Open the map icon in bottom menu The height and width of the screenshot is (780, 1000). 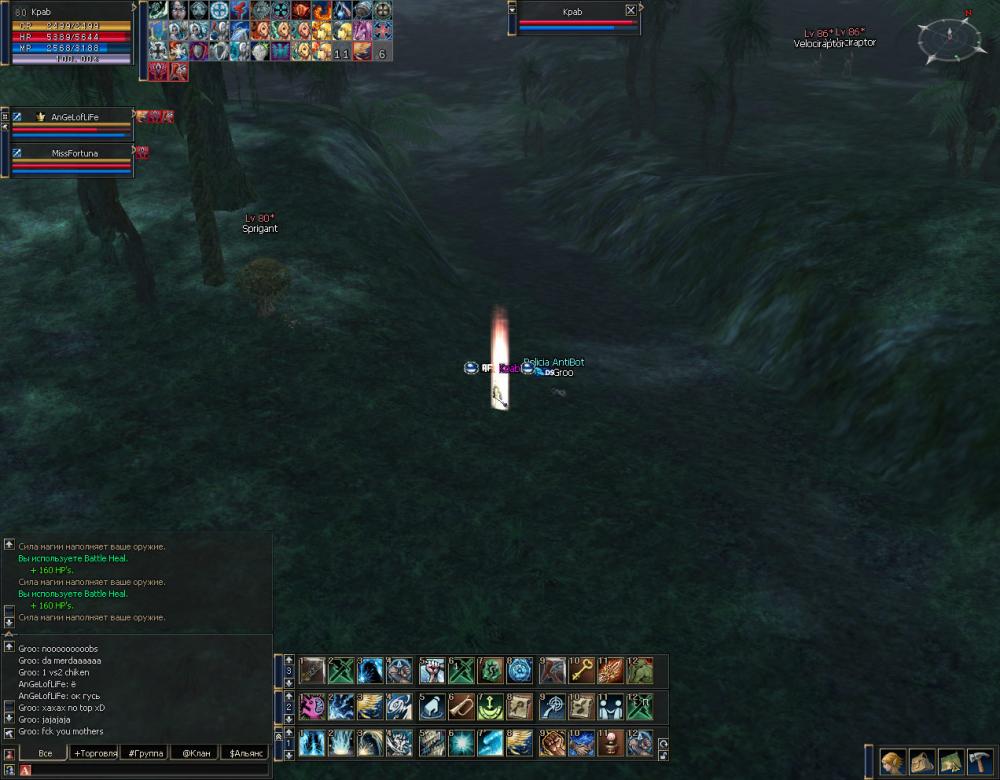[x=951, y=763]
